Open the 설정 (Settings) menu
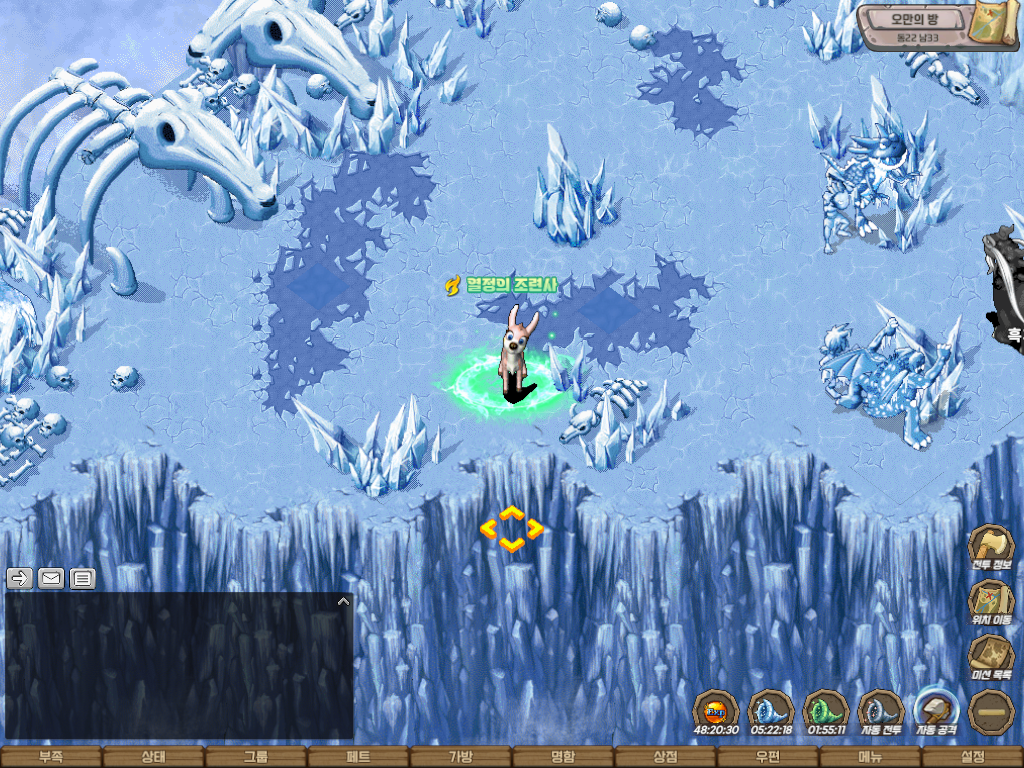 pyautogui.click(x=972, y=758)
